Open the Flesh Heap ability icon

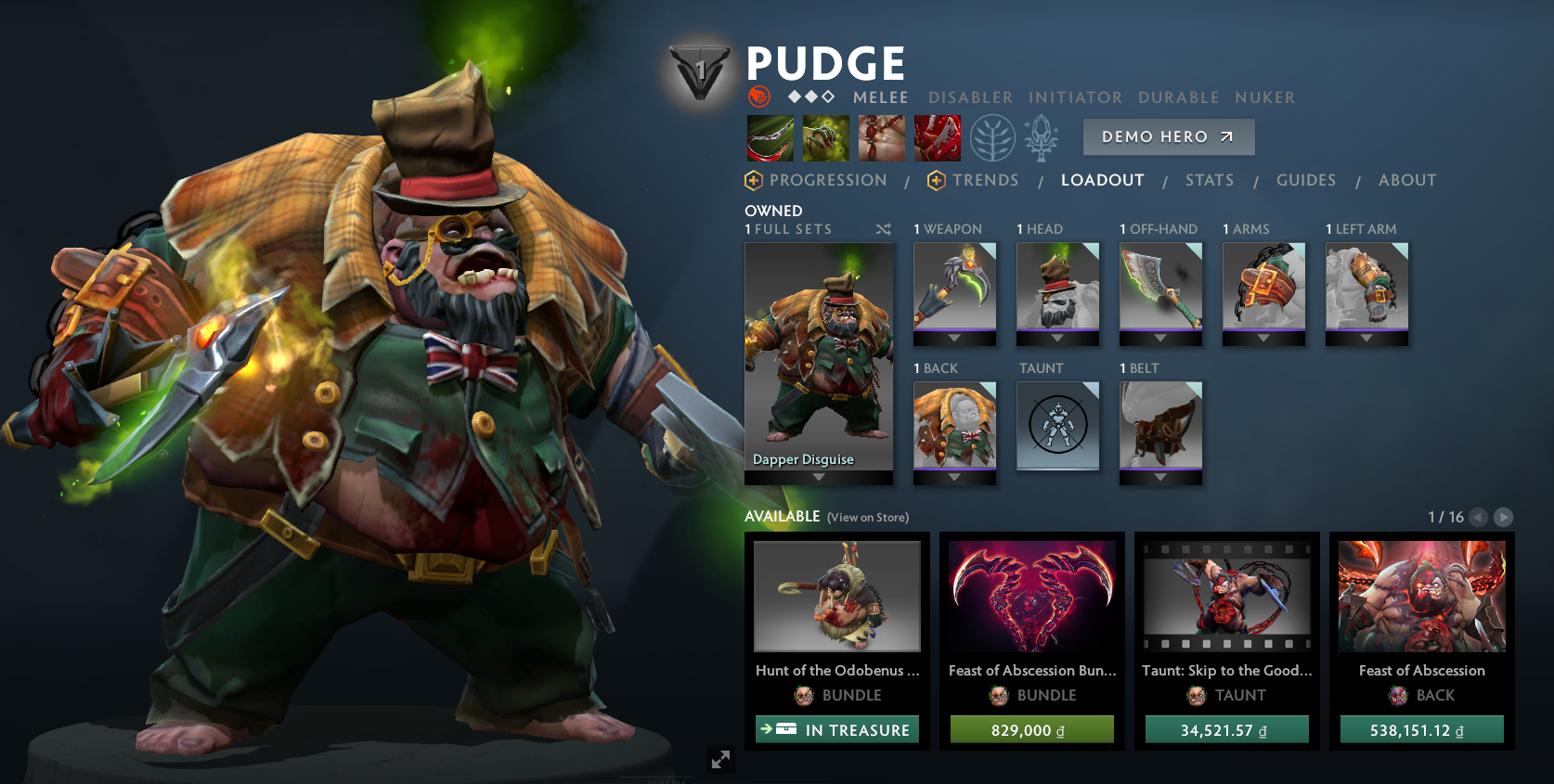(x=881, y=137)
